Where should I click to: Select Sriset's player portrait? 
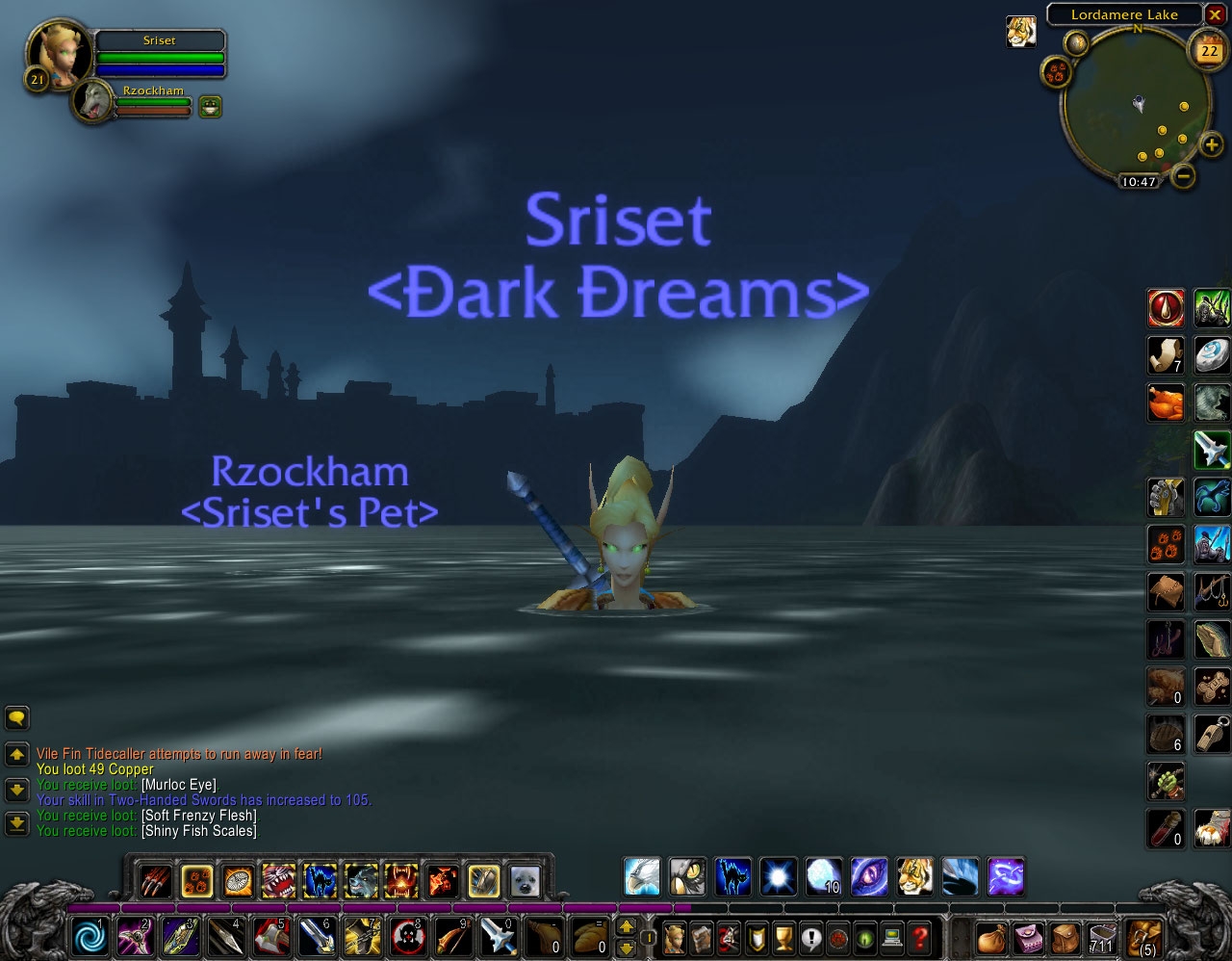[60, 54]
